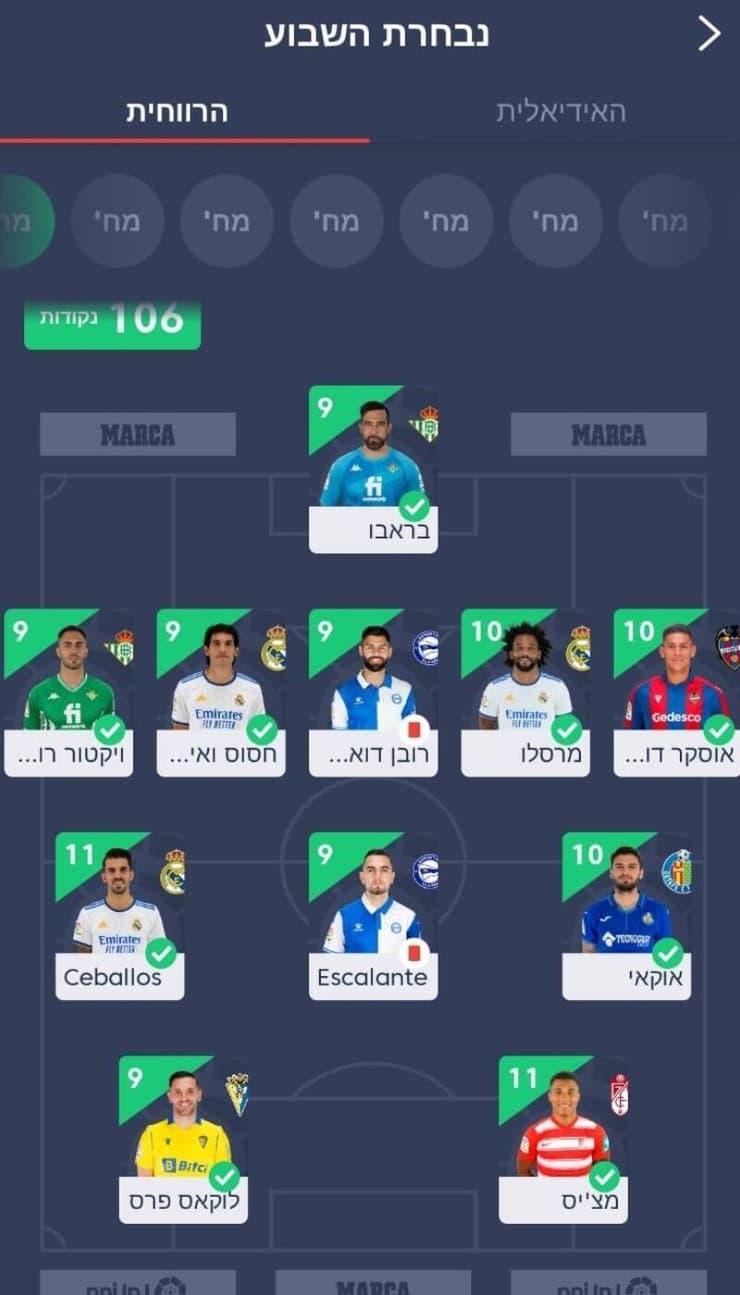740x1295 pixels.
Task: Switch to the האידיאלית tab
Action: [561, 112]
